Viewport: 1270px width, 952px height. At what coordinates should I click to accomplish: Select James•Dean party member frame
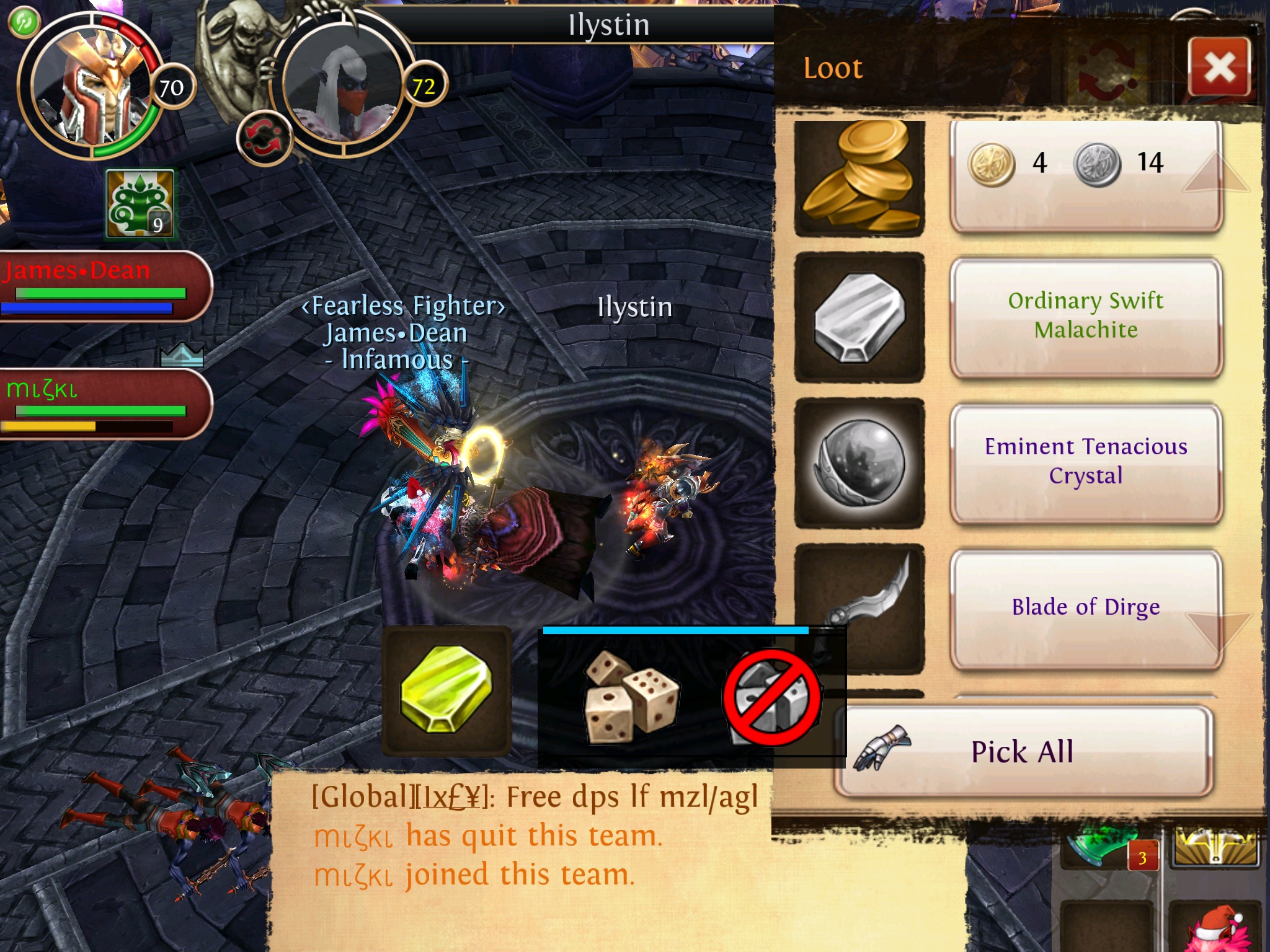[99, 285]
